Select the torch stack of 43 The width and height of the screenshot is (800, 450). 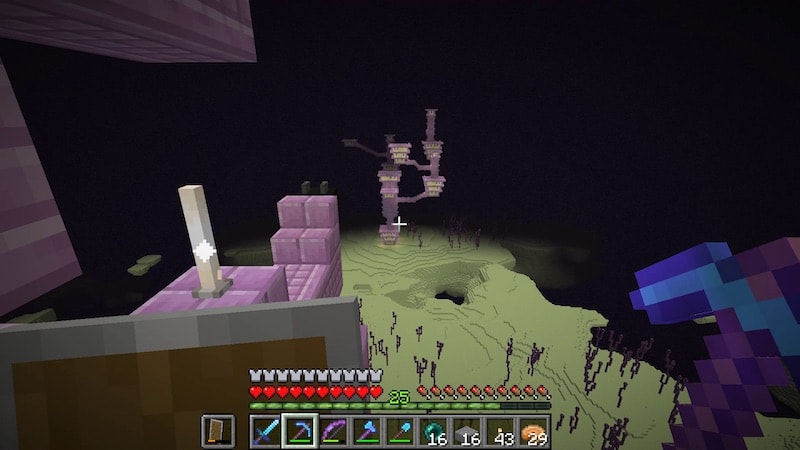point(500,430)
